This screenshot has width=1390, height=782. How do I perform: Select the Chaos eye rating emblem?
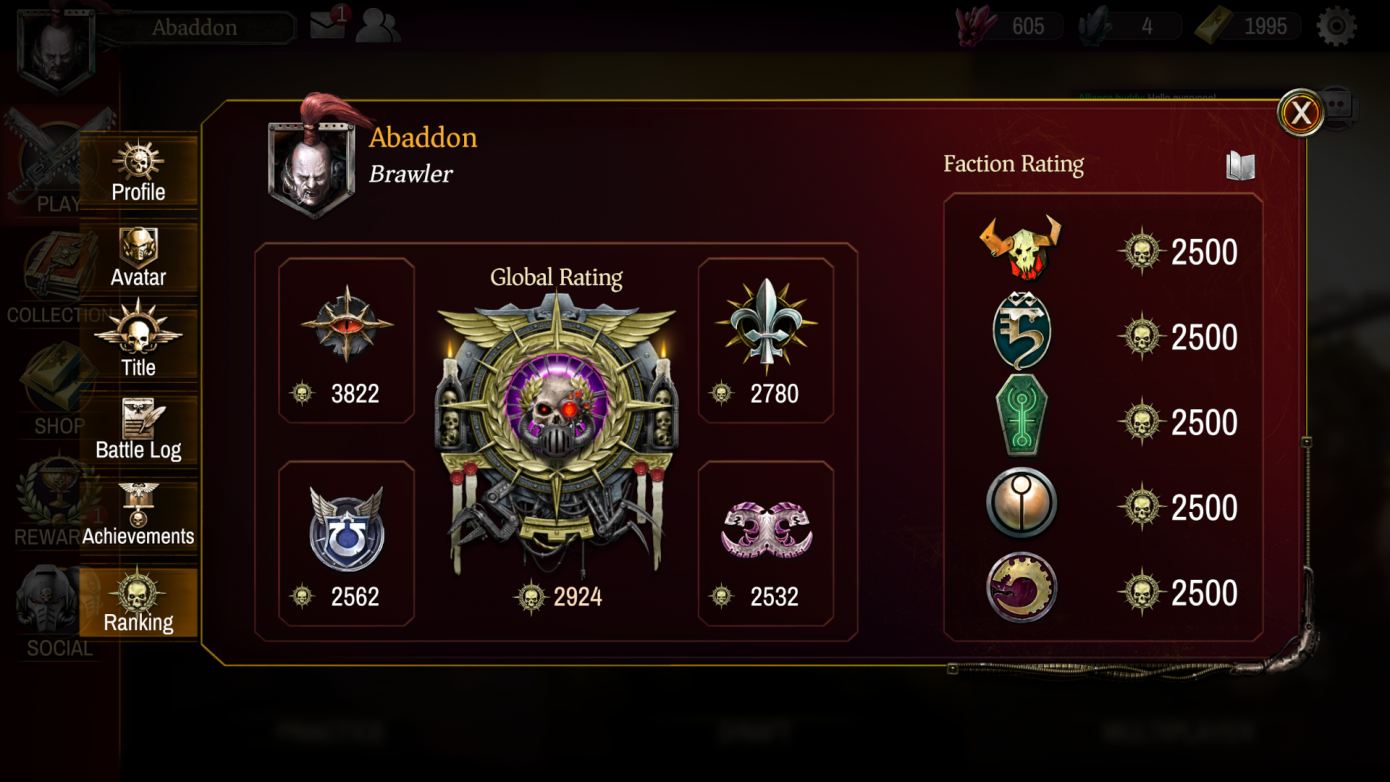pyautogui.click(x=345, y=325)
